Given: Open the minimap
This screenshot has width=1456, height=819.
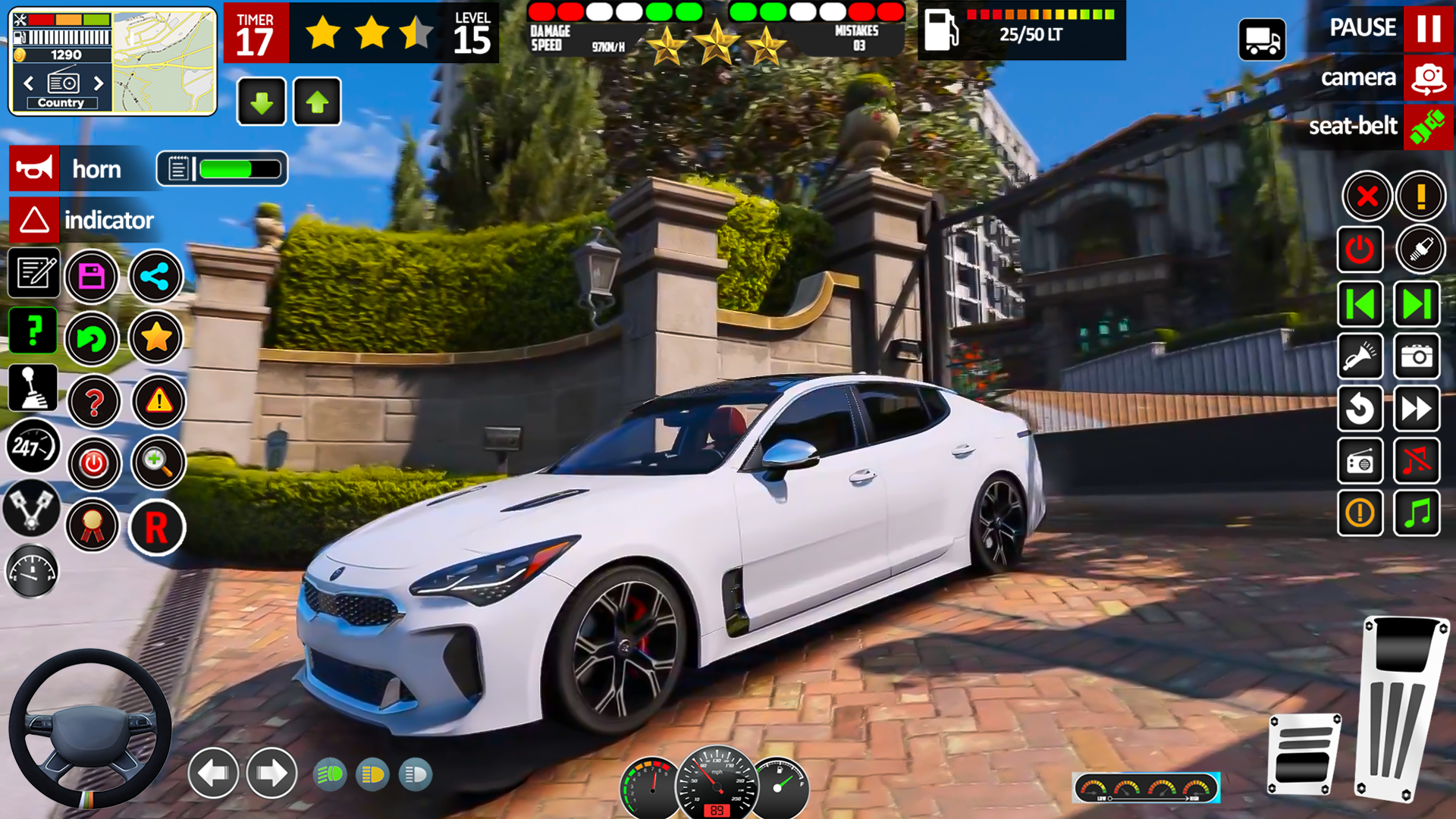Looking at the screenshot, I should pos(165,62).
